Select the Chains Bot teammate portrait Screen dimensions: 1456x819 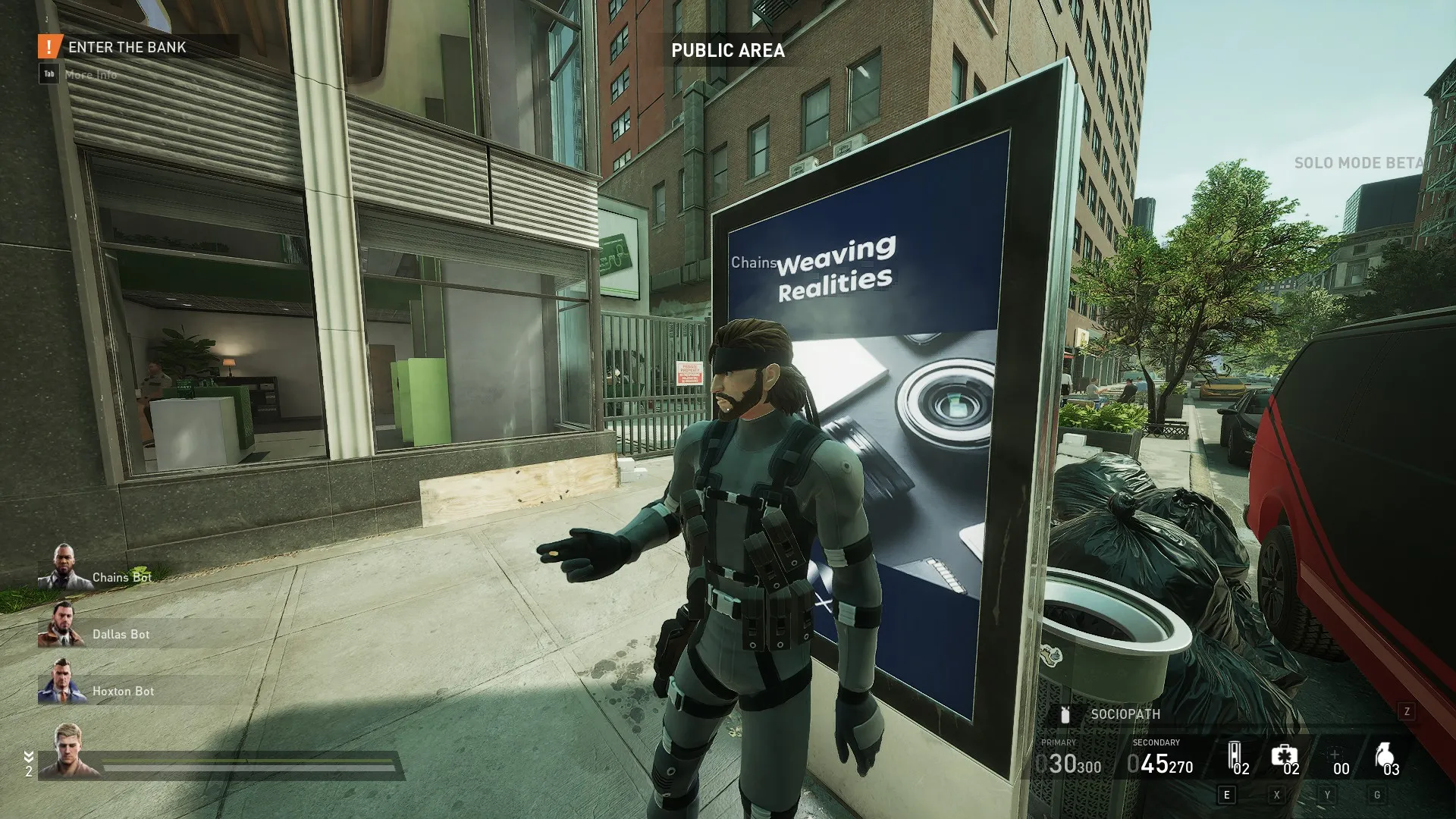(64, 567)
